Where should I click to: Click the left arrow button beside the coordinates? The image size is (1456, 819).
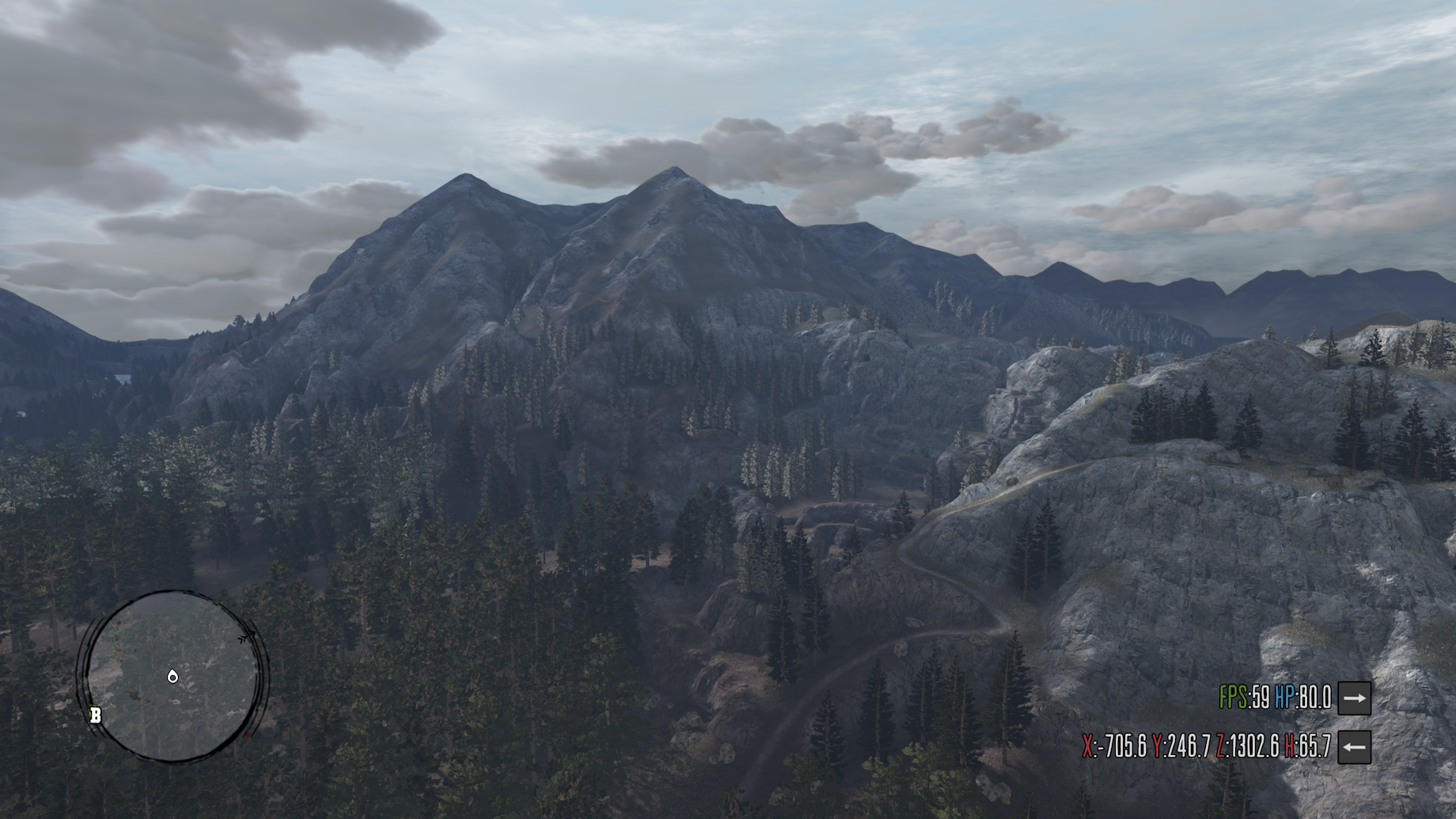tap(1354, 747)
